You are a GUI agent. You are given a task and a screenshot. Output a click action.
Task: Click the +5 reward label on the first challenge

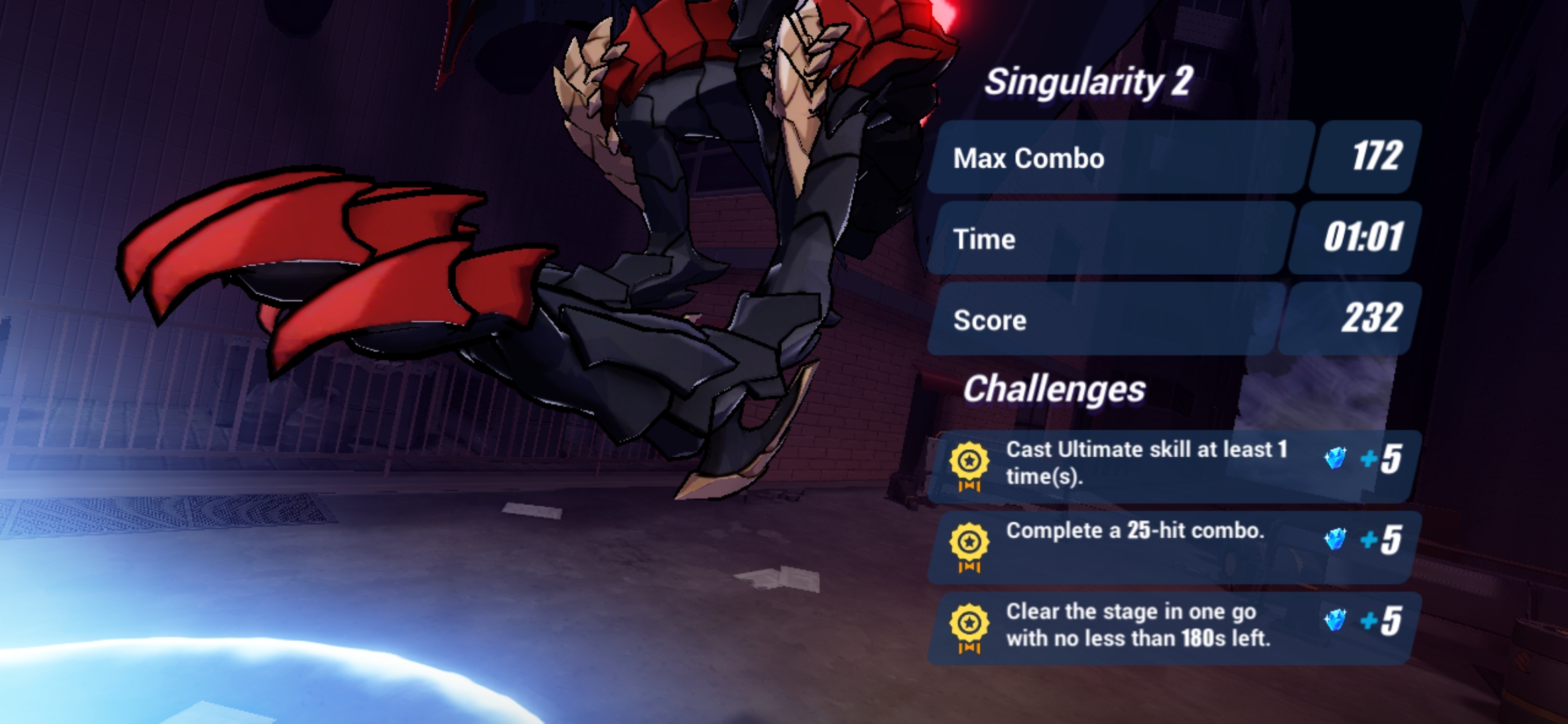(1380, 459)
